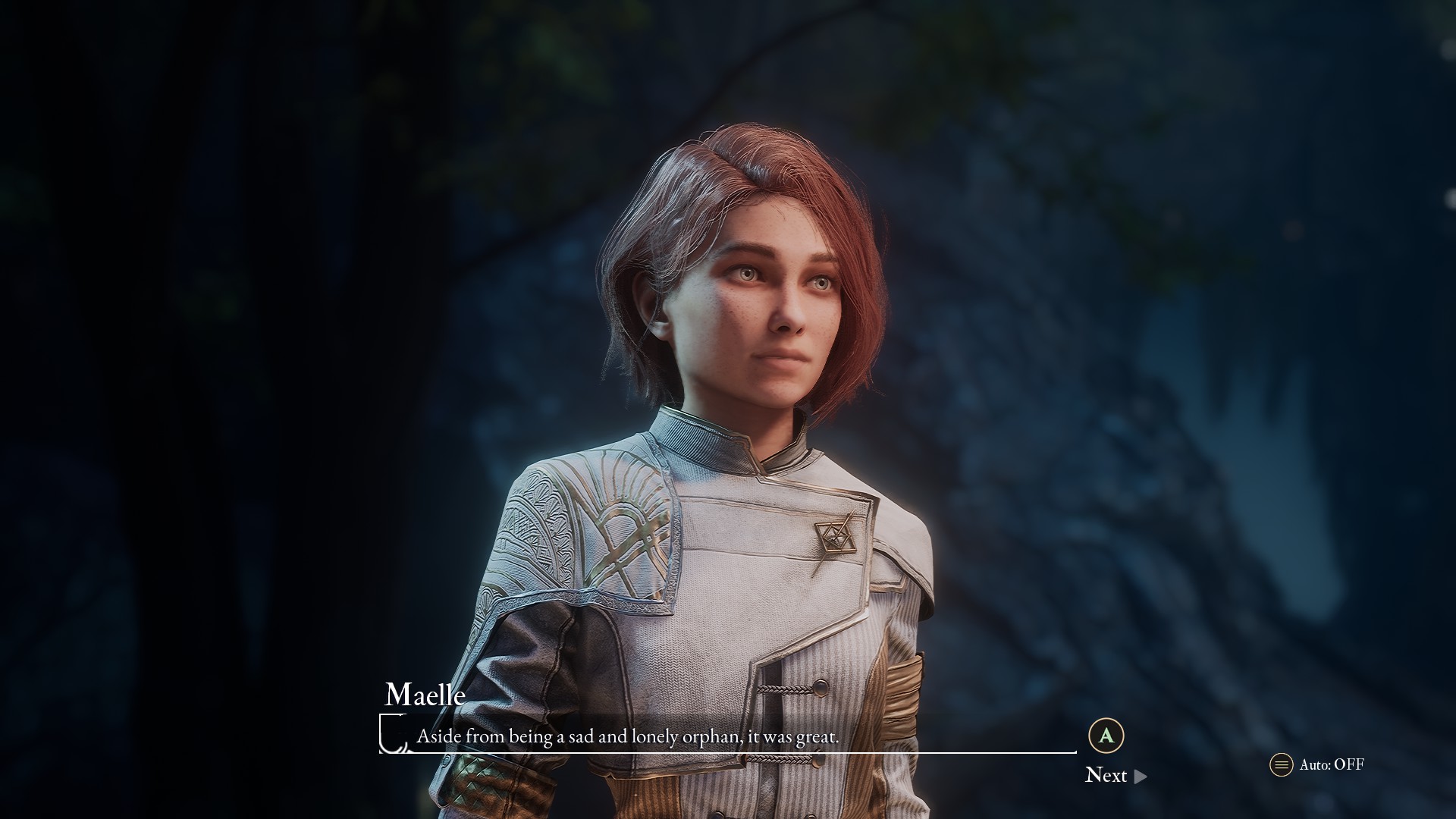Screen dimensions: 1456x819
Task: Toggle the Auto: OFF dialogue setting
Action: click(x=1317, y=764)
